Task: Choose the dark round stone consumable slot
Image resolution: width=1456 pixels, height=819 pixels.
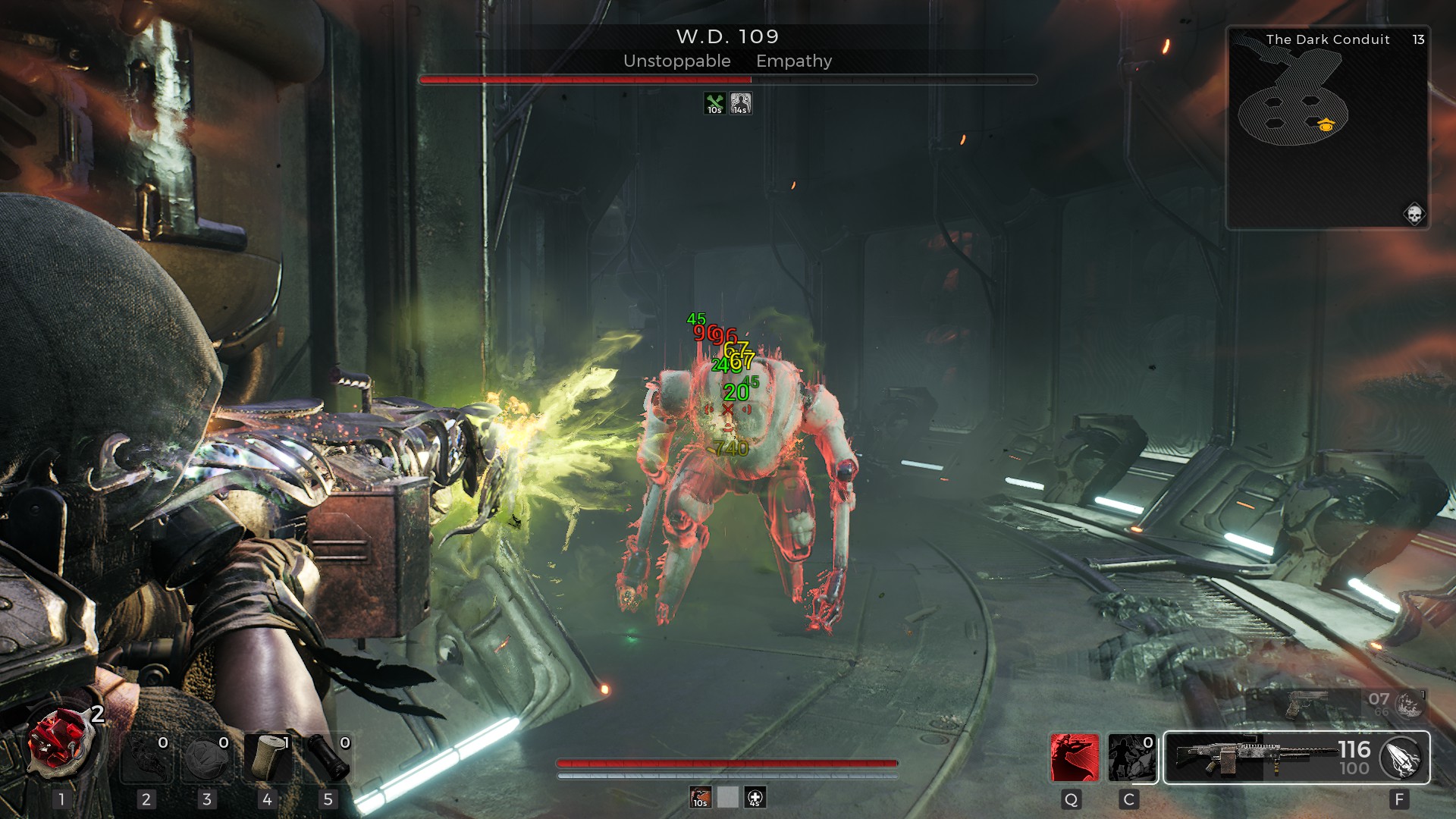Action: coord(206,758)
